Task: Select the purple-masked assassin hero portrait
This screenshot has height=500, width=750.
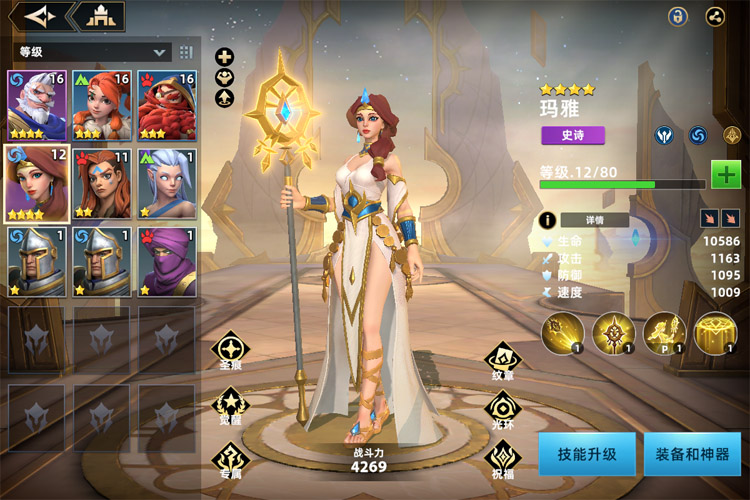Action: [x=167, y=261]
